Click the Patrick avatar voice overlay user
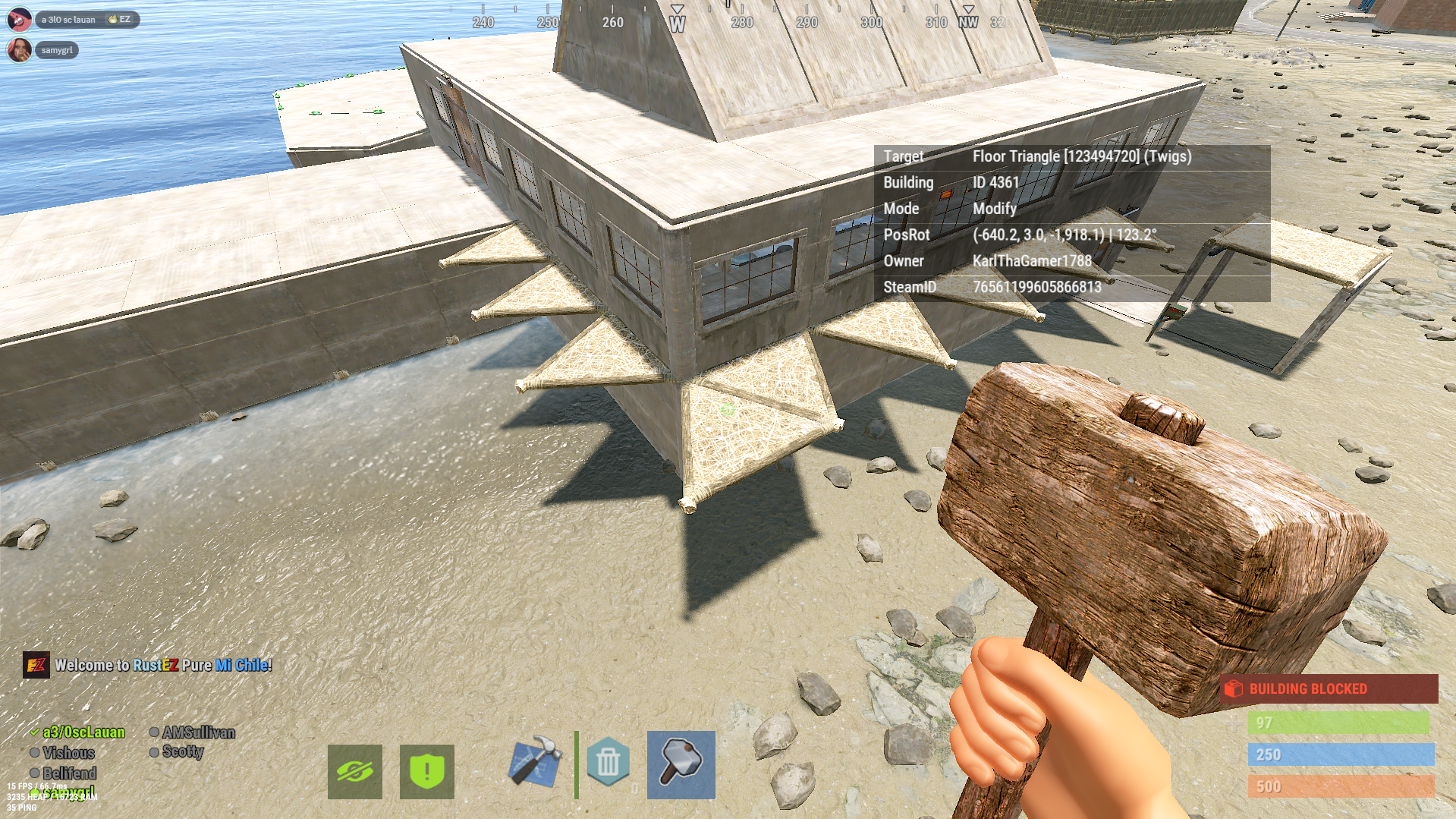The image size is (1456, 819). [x=19, y=19]
